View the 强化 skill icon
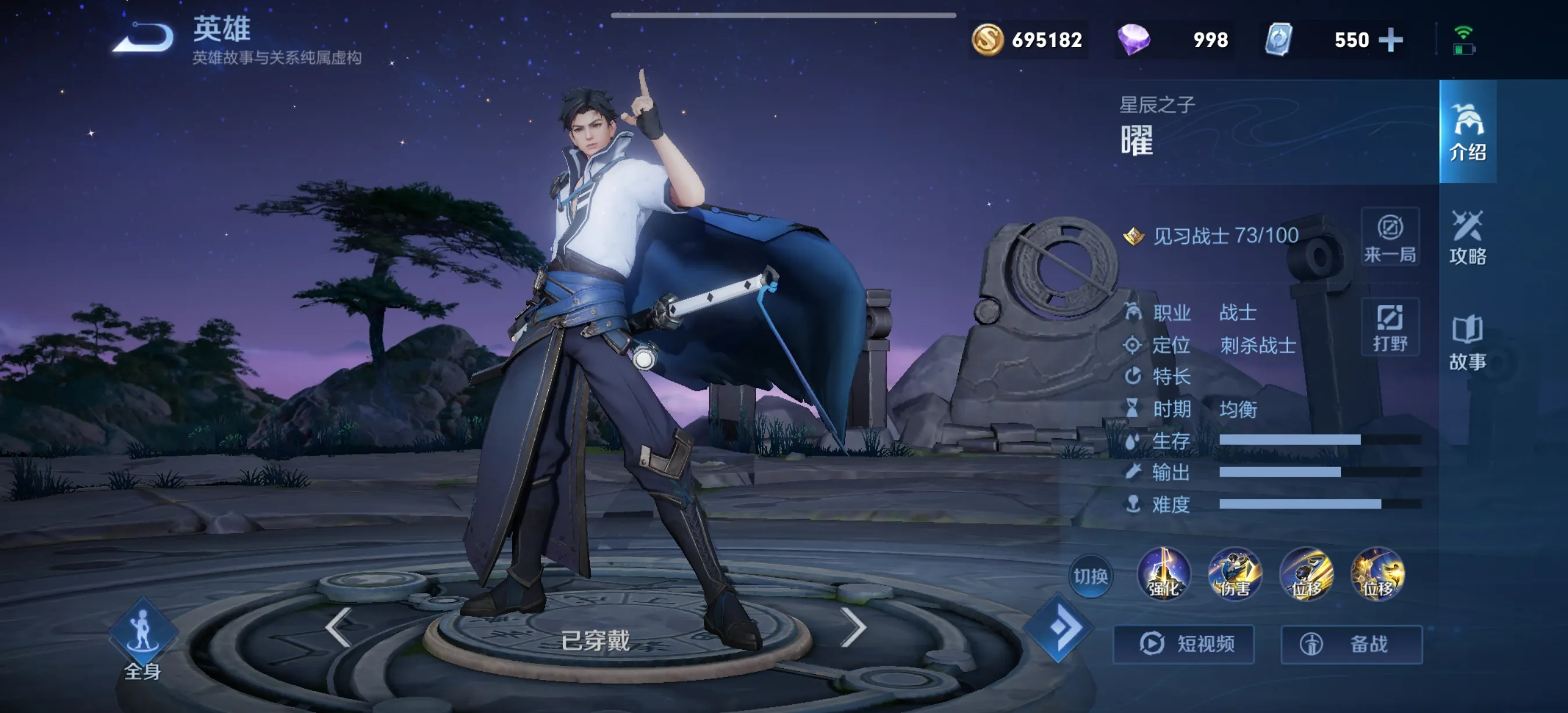The width and height of the screenshot is (1568, 713). click(x=1163, y=574)
